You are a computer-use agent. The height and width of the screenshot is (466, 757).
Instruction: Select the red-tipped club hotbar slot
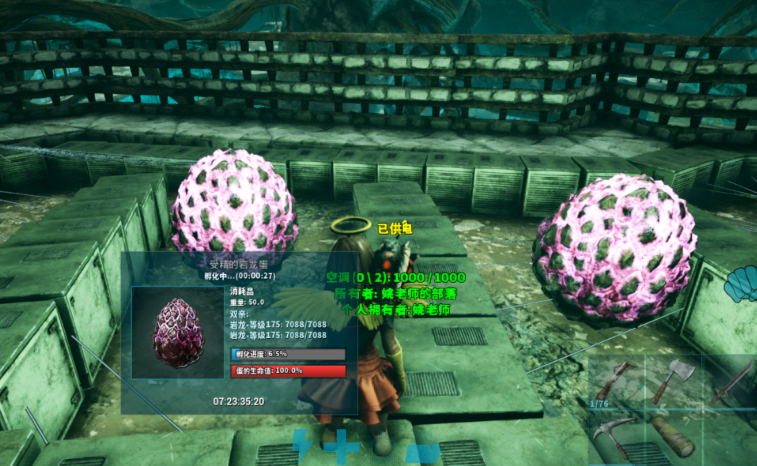click(616, 381)
